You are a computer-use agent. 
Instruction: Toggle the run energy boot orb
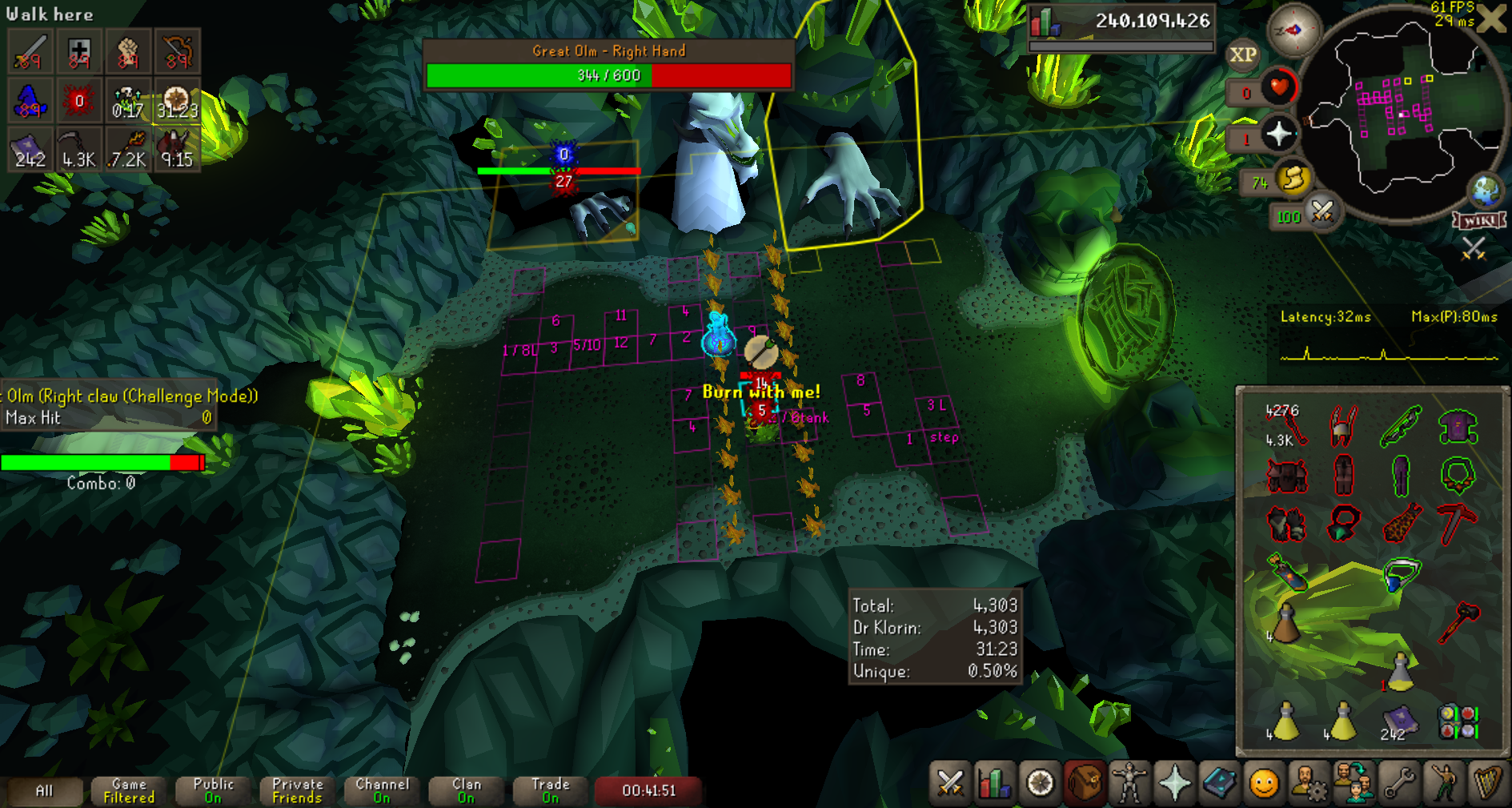(1293, 180)
